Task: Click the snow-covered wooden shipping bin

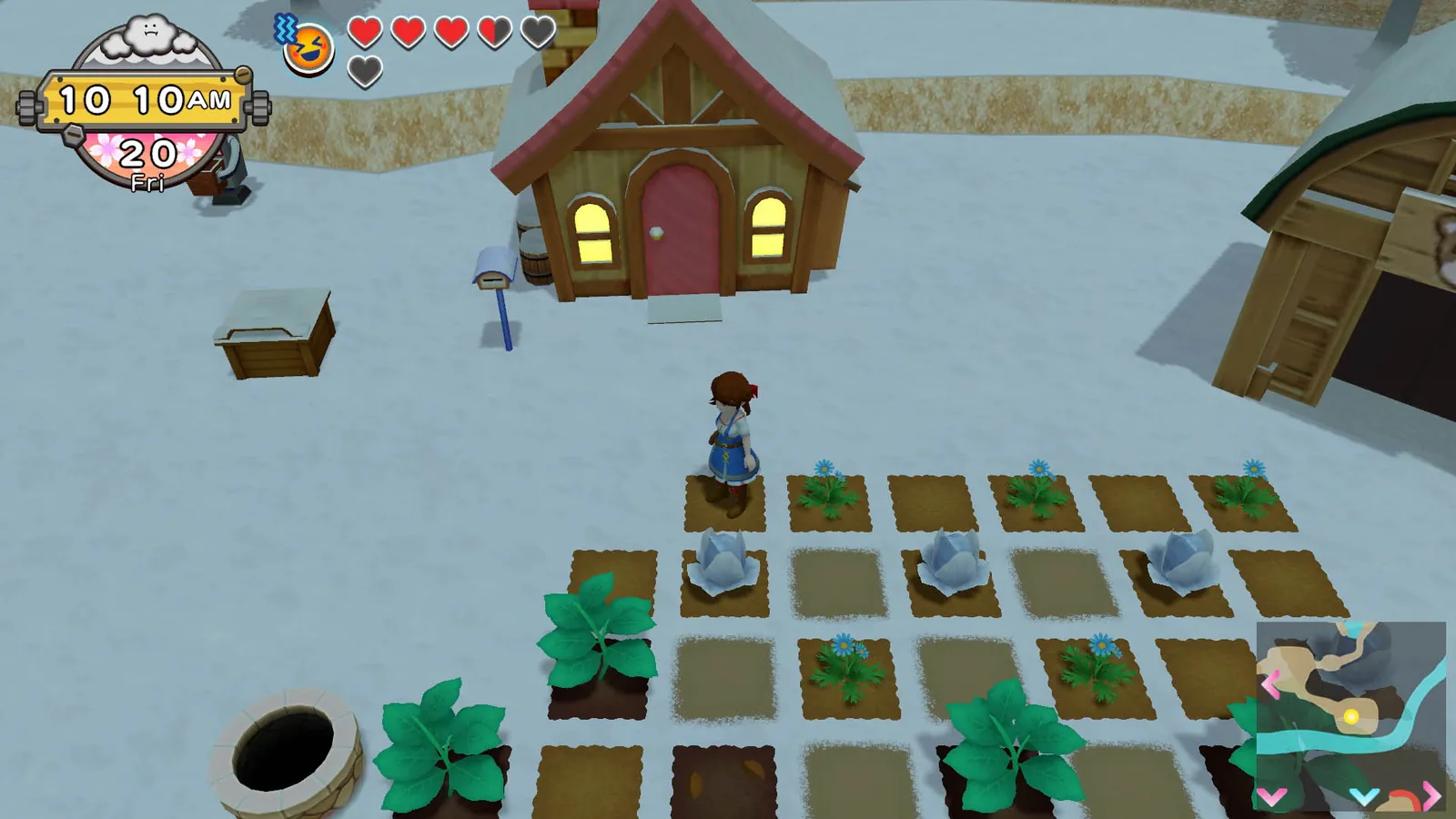Action: coord(273,328)
